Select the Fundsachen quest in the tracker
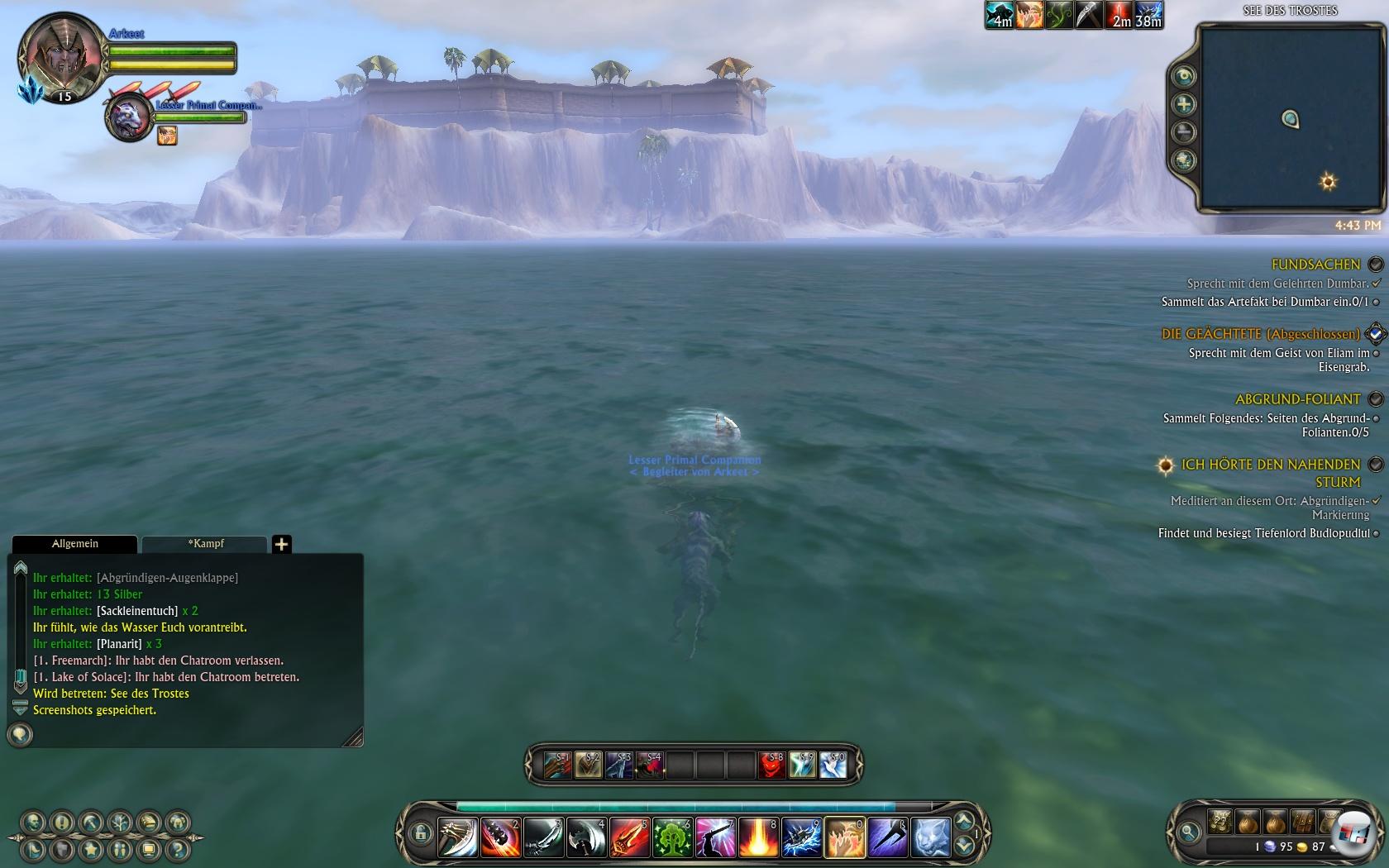The height and width of the screenshot is (868, 1389). coord(1315,265)
